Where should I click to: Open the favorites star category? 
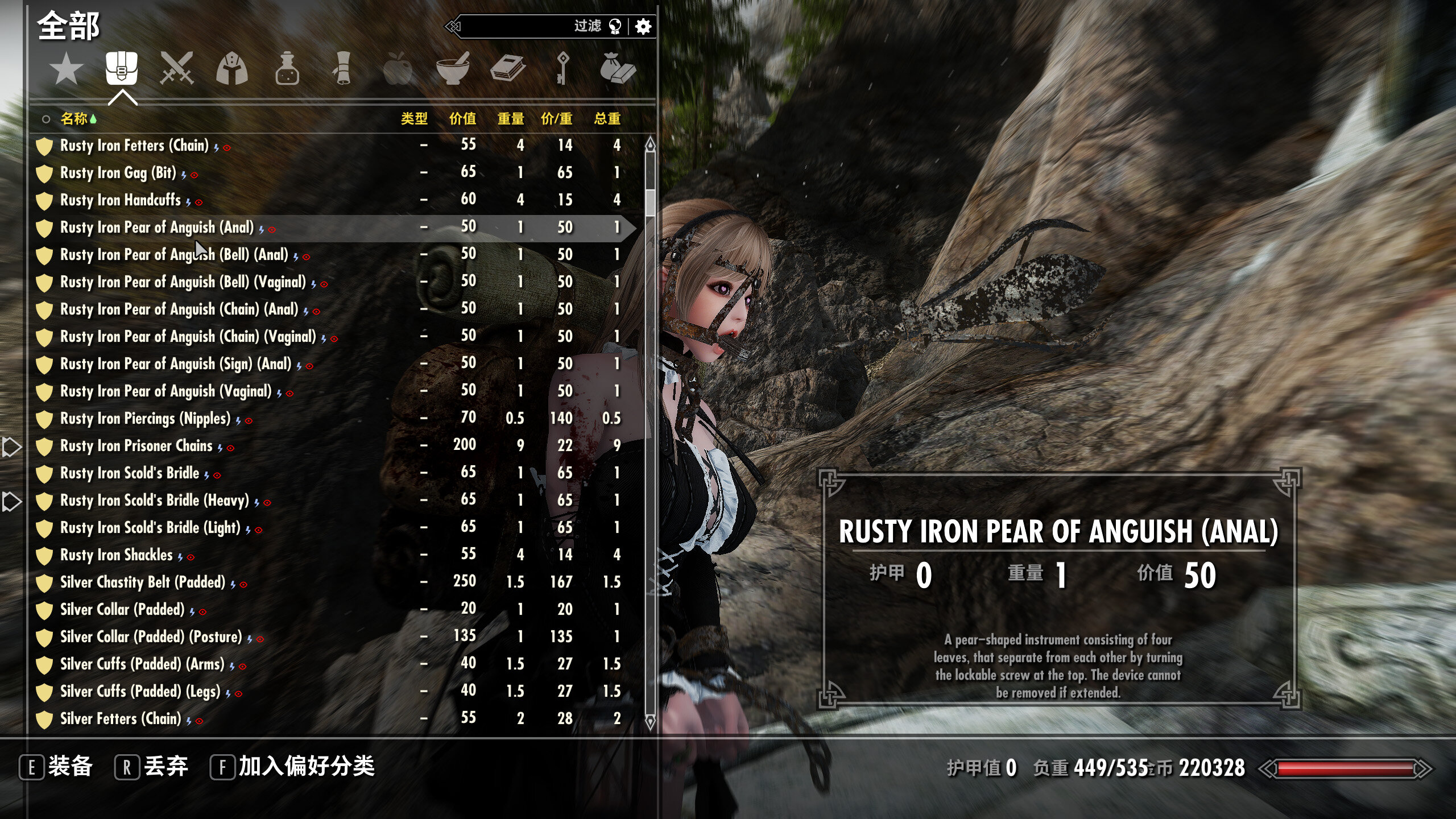coord(66,69)
